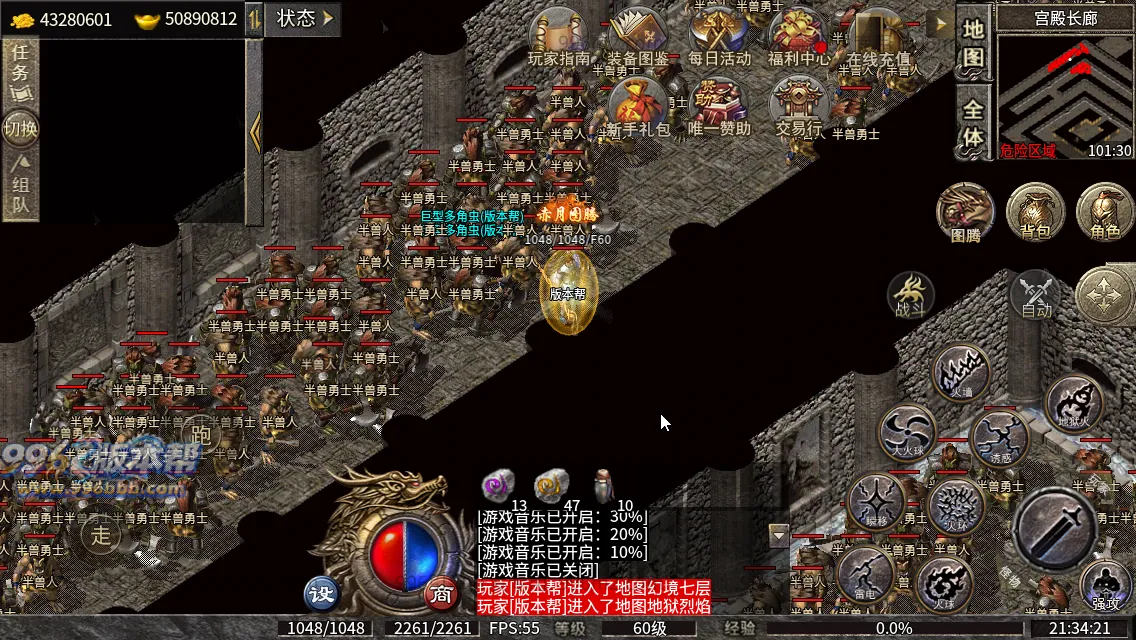Open the 图腾 totem menu

tap(965, 213)
